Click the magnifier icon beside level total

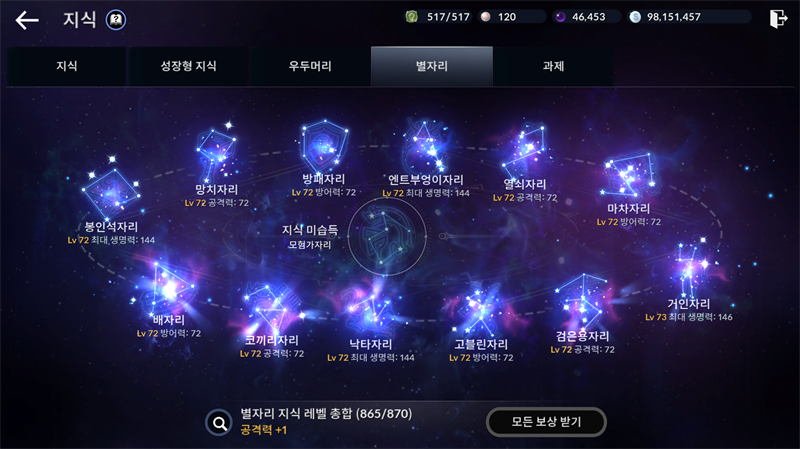click(219, 422)
